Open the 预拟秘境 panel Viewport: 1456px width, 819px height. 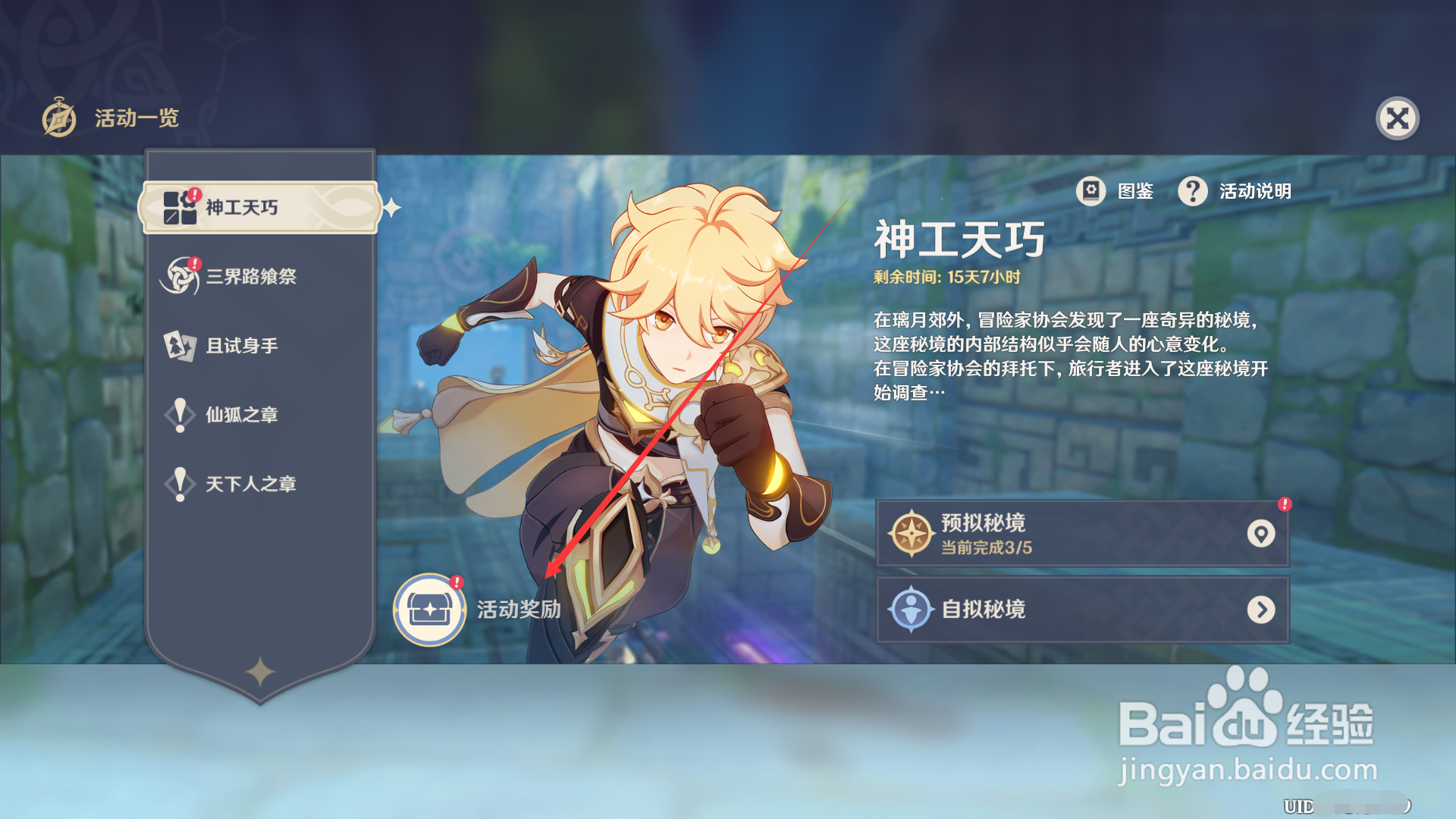[x=1077, y=533]
